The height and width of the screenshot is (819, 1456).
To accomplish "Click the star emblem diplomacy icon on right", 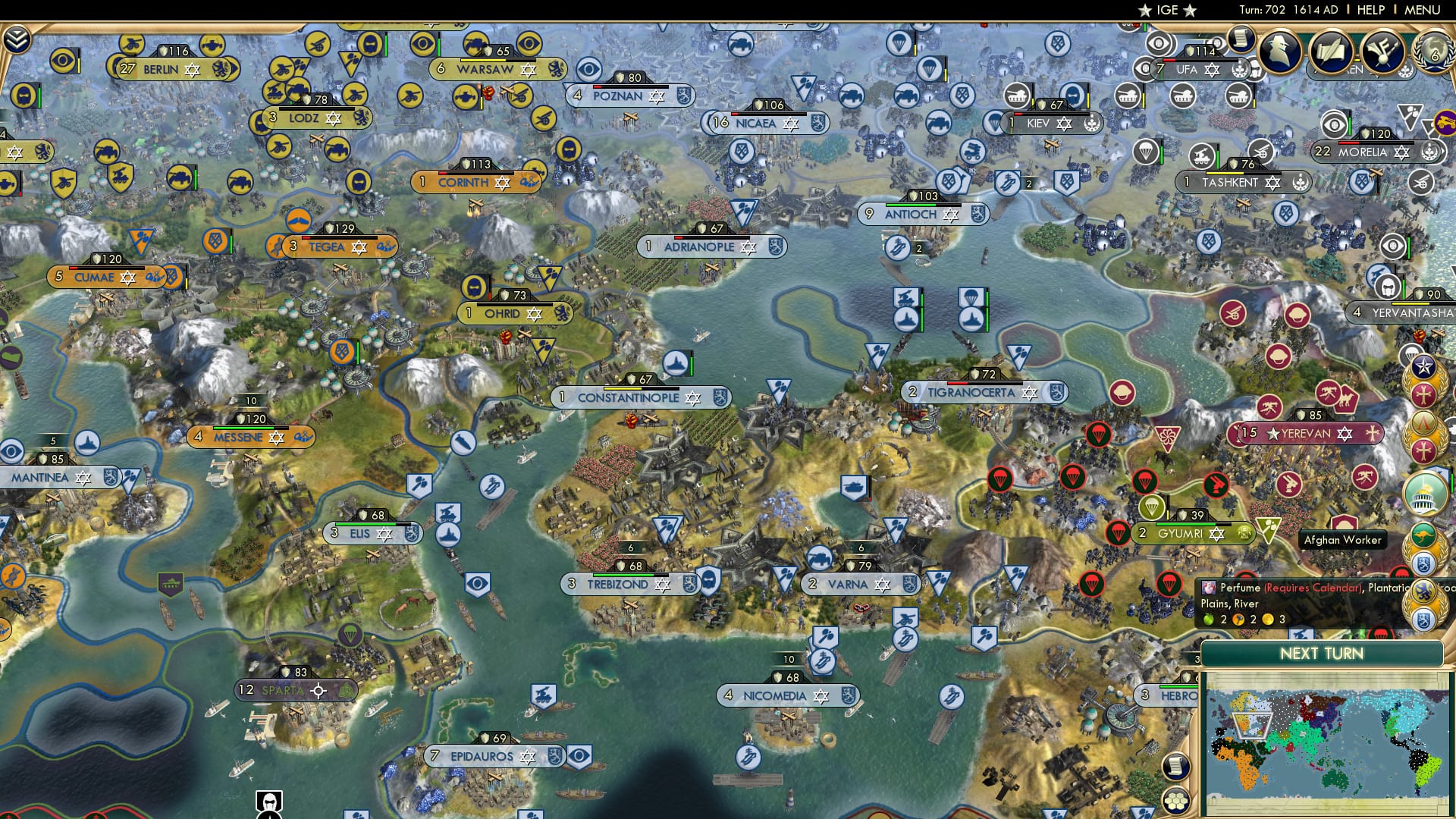I will point(1423,366).
